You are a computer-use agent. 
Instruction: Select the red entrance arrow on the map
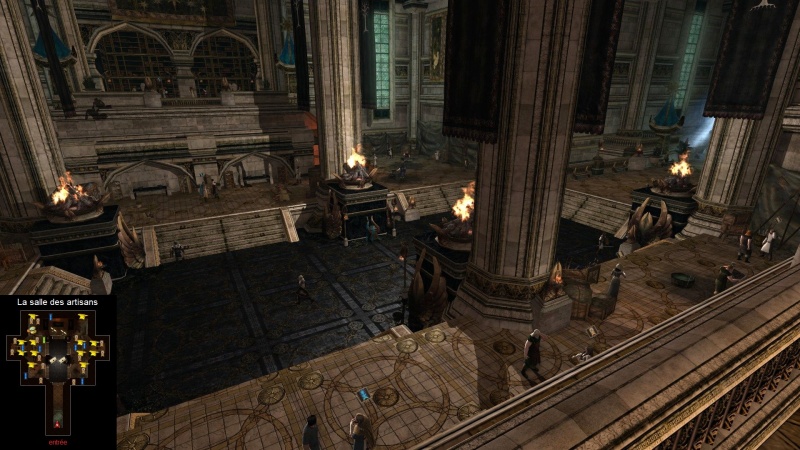pyautogui.click(x=57, y=424)
